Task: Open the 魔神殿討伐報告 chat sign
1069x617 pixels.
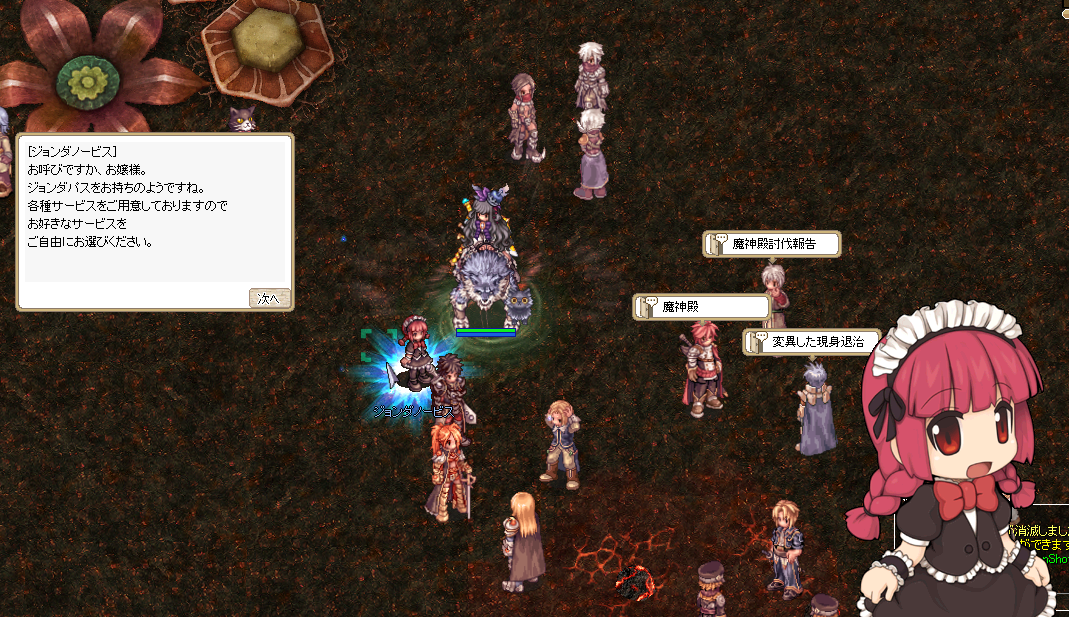Action: pyautogui.click(x=772, y=244)
